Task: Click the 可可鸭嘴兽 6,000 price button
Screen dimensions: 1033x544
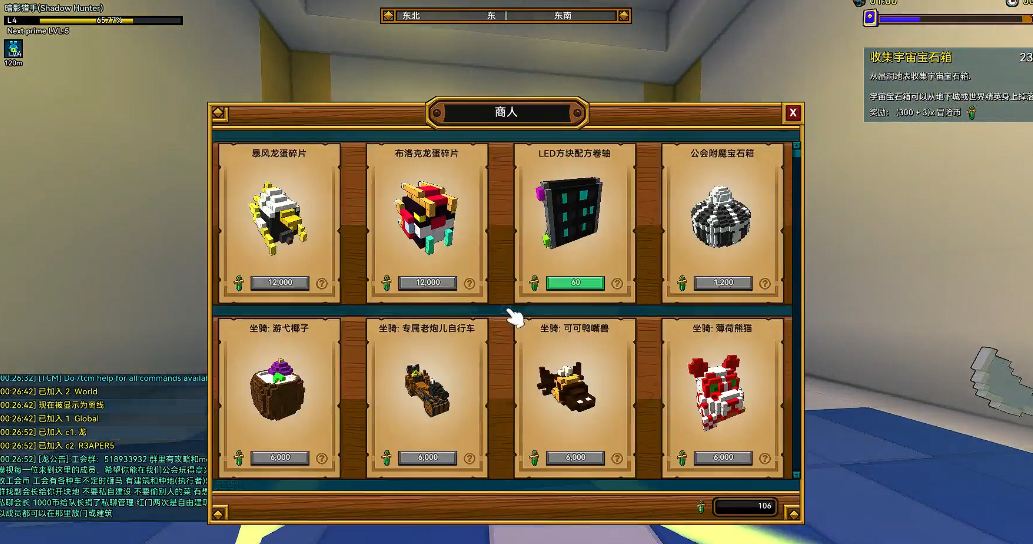Action: (575, 457)
